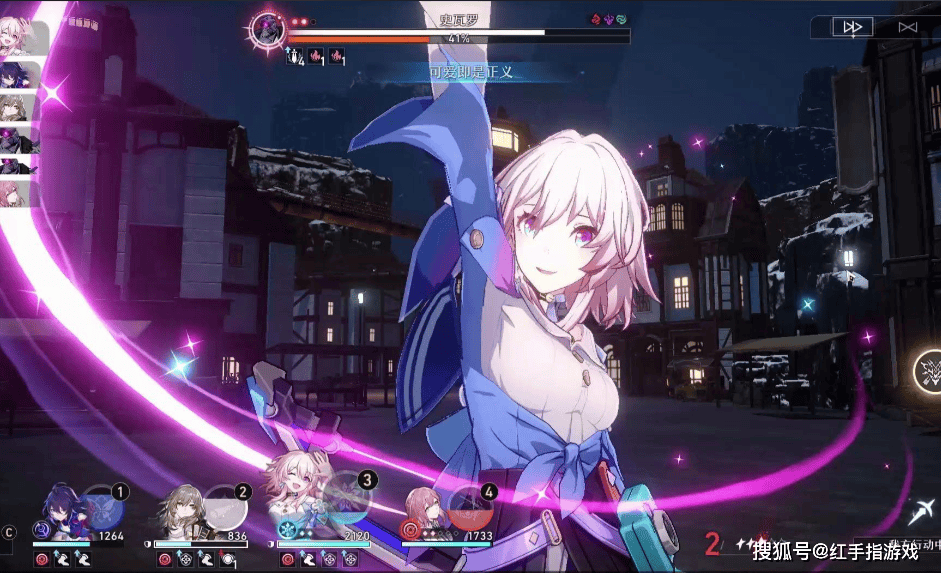Image resolution: width=941 pixels, height=573 pixels.
Task: Toggle the auto-battle button
Action: [907, 28]
